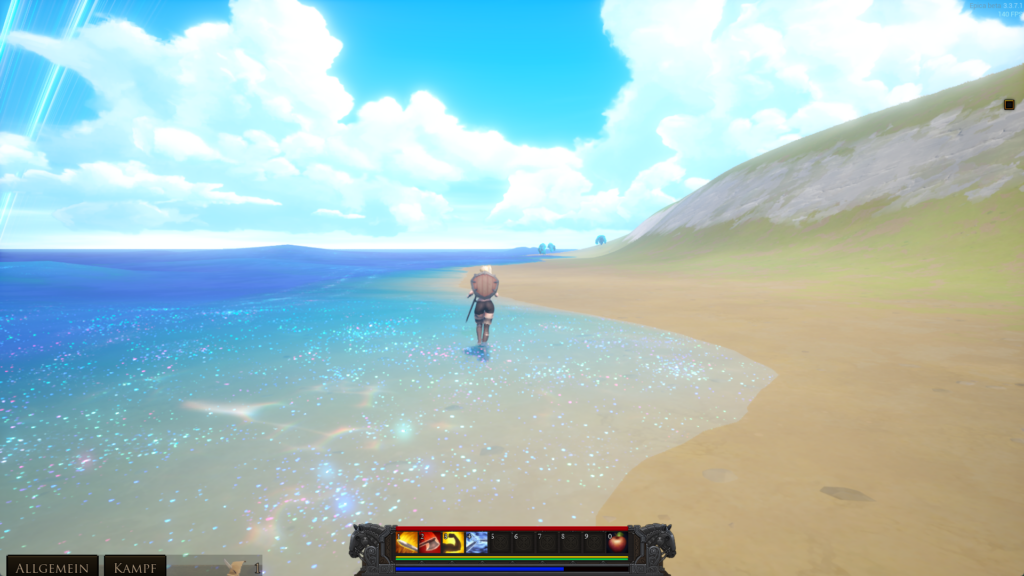The image size is (1024, 576).
Task: Activate the sword slash skill in slot 1
Action: click(407, 542)
